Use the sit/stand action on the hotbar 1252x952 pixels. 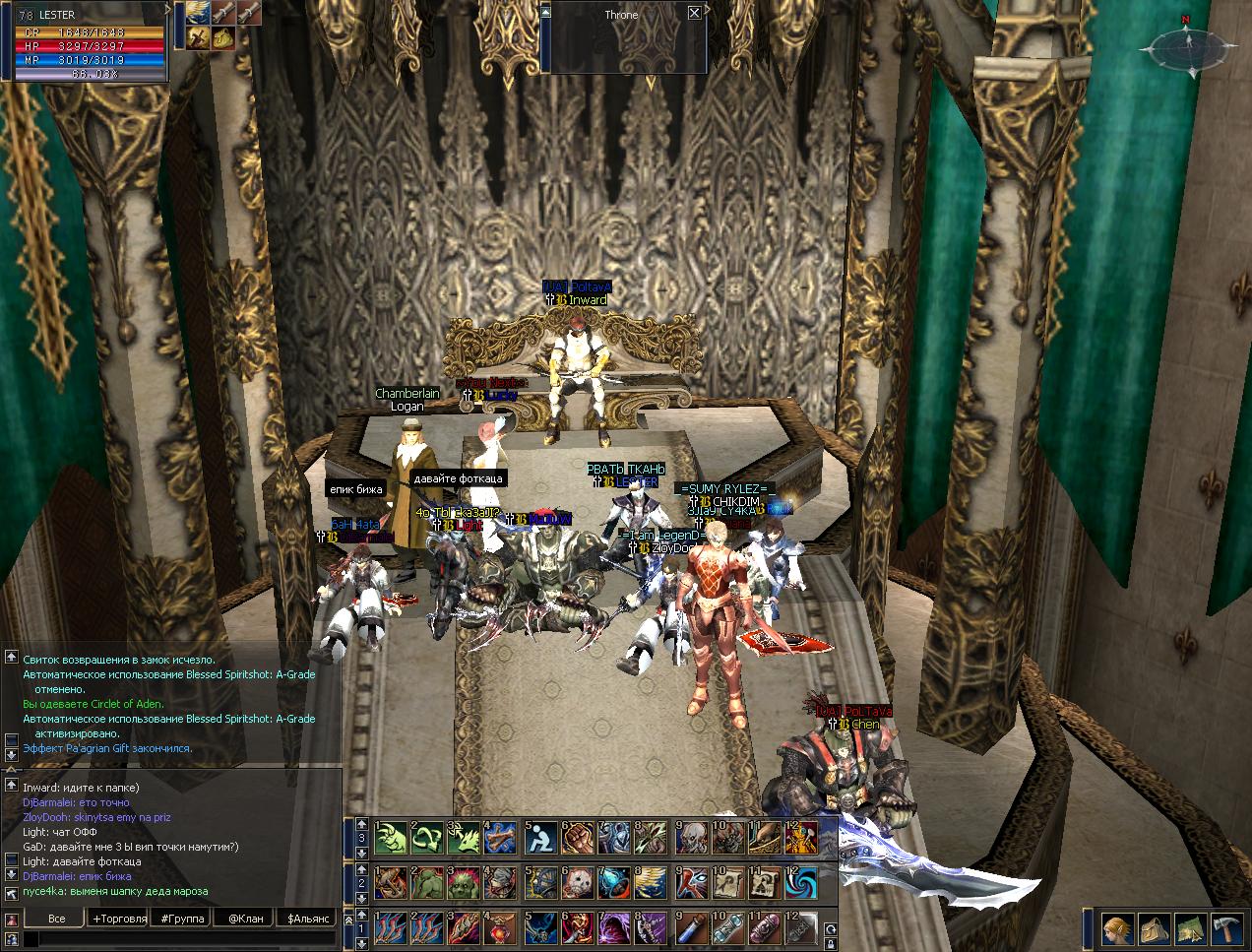click(539, 837)
